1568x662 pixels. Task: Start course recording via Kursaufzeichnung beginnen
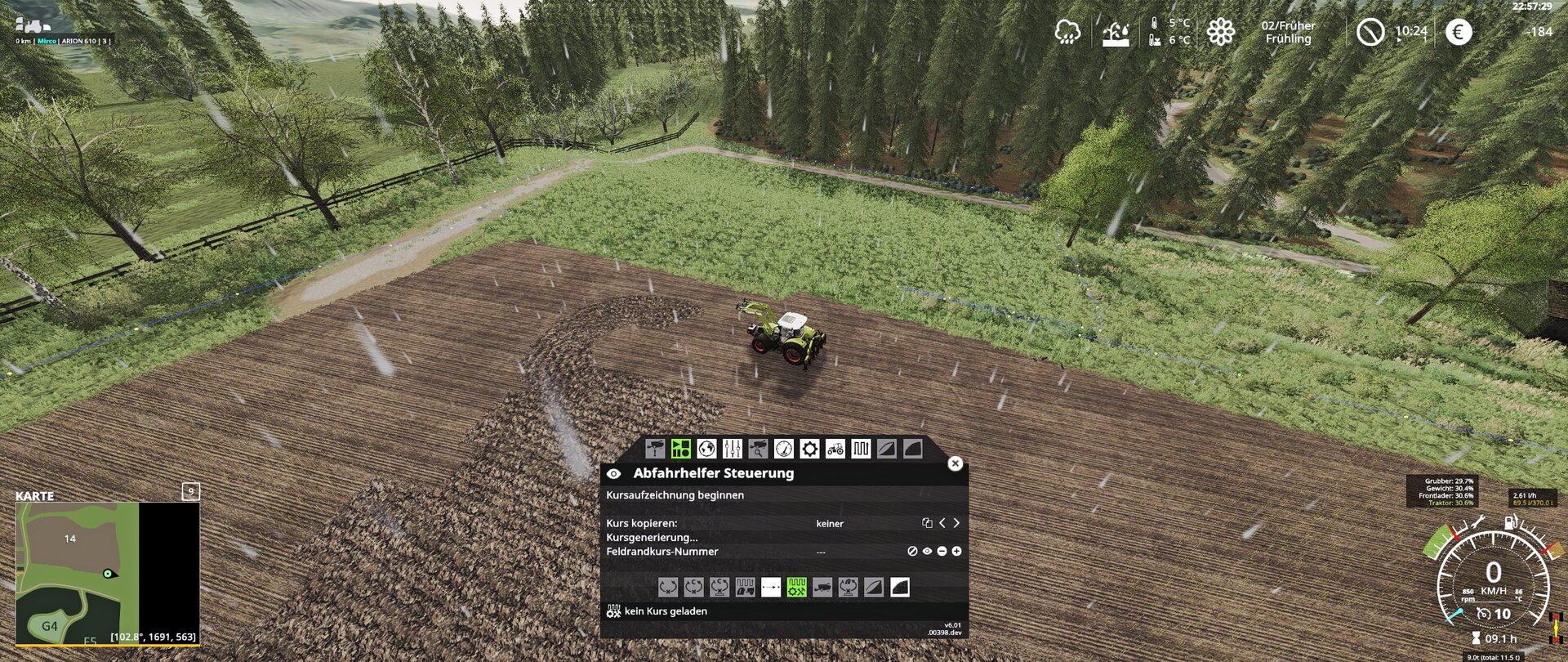675,495
